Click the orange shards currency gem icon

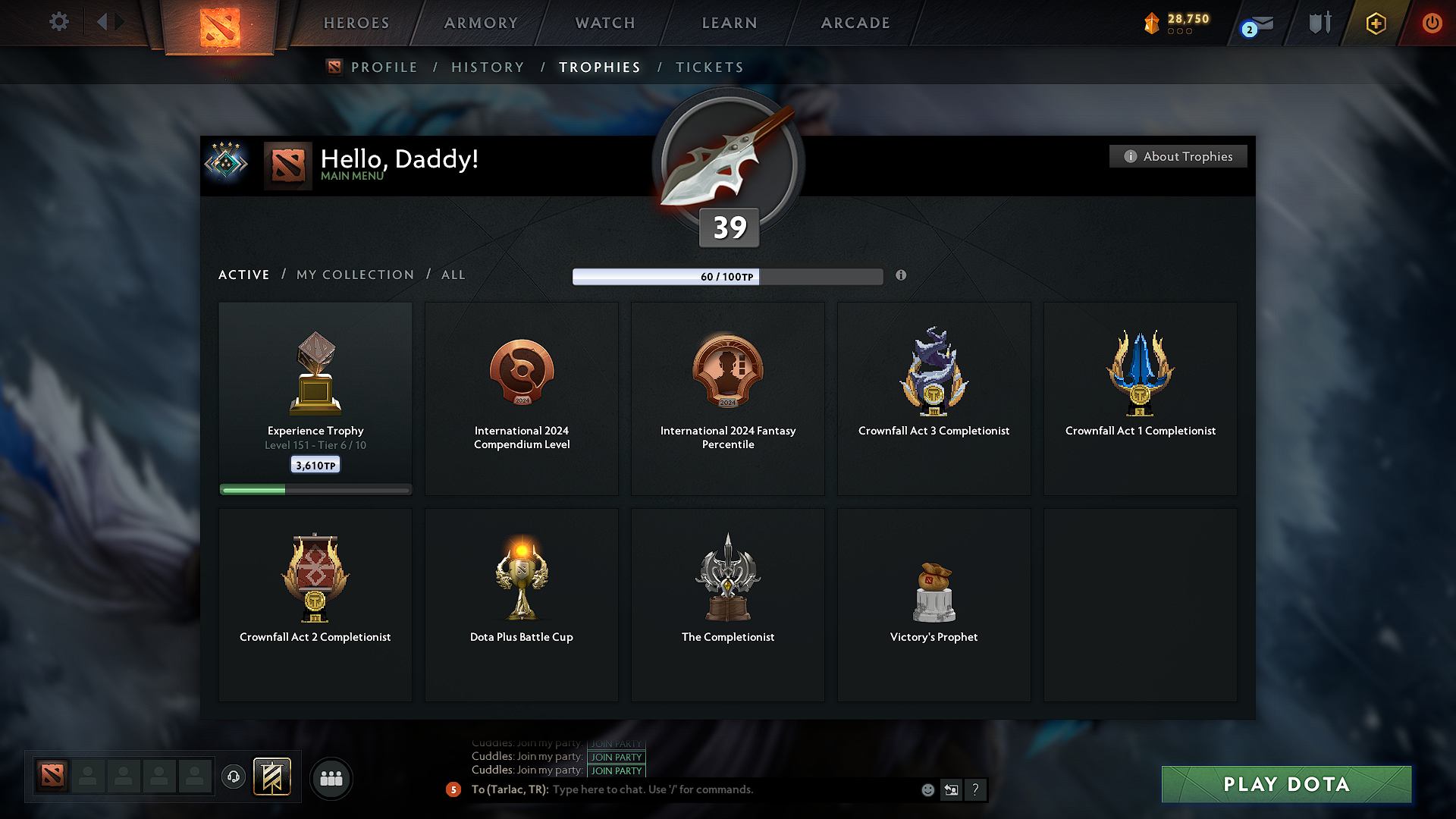(1153, 23)
